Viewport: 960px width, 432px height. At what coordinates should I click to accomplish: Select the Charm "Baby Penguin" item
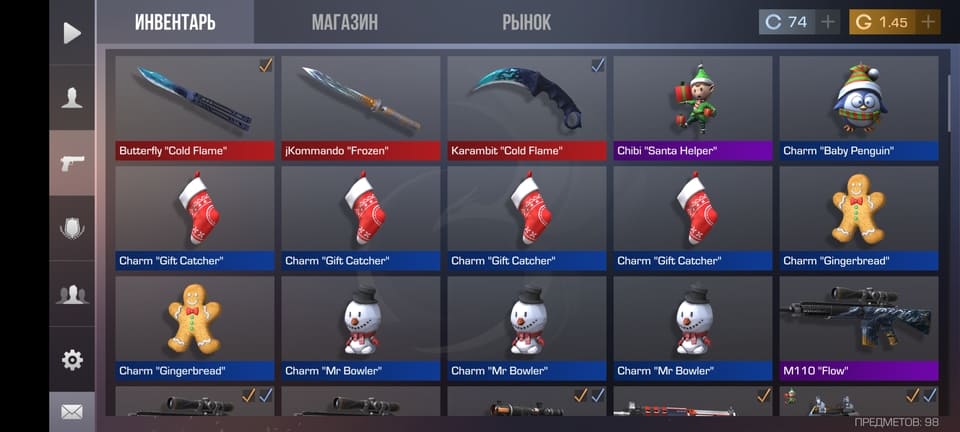click(x=859, y=107)
